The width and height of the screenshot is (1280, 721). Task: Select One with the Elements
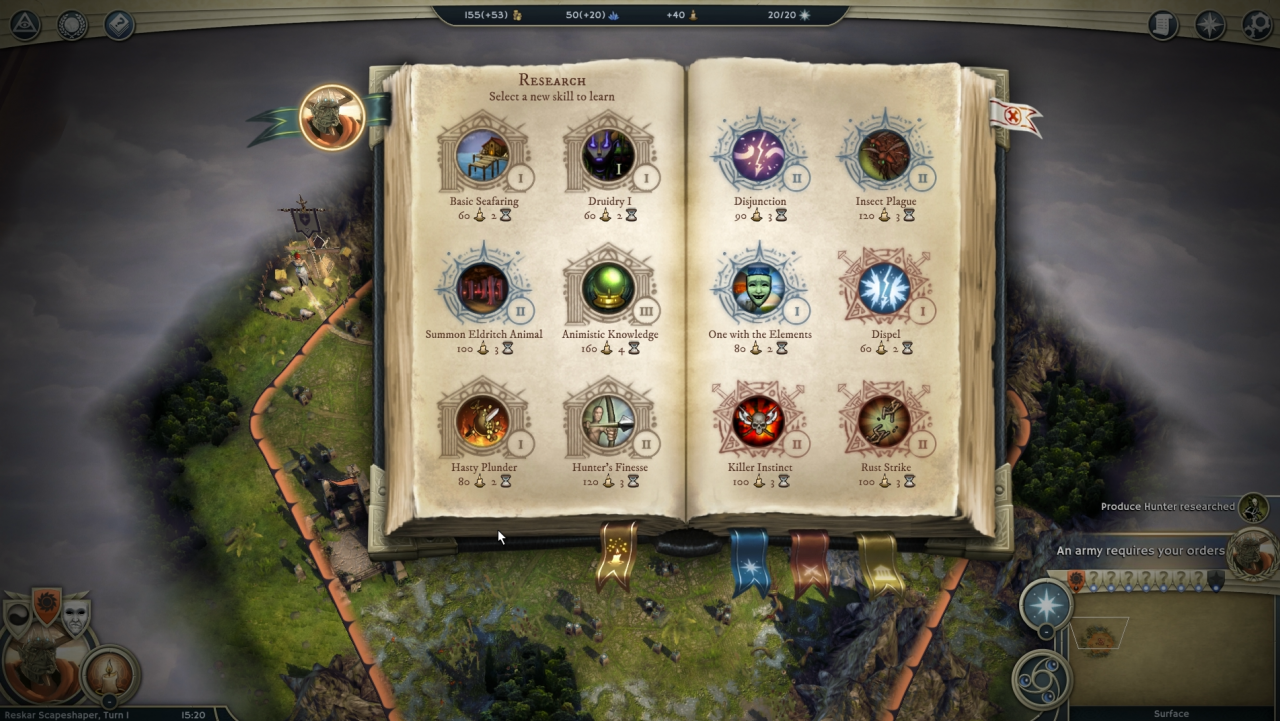point(759,289)
